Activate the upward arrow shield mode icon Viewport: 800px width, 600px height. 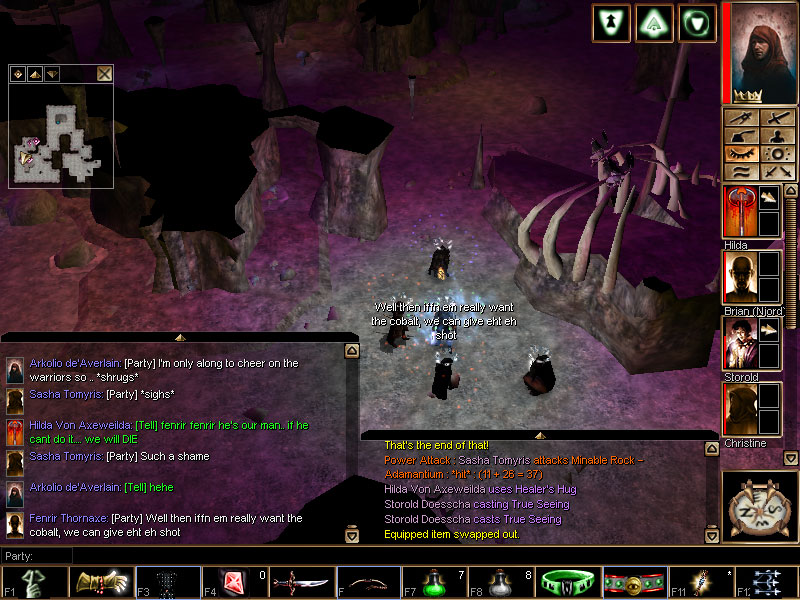[x=654, y=22]
